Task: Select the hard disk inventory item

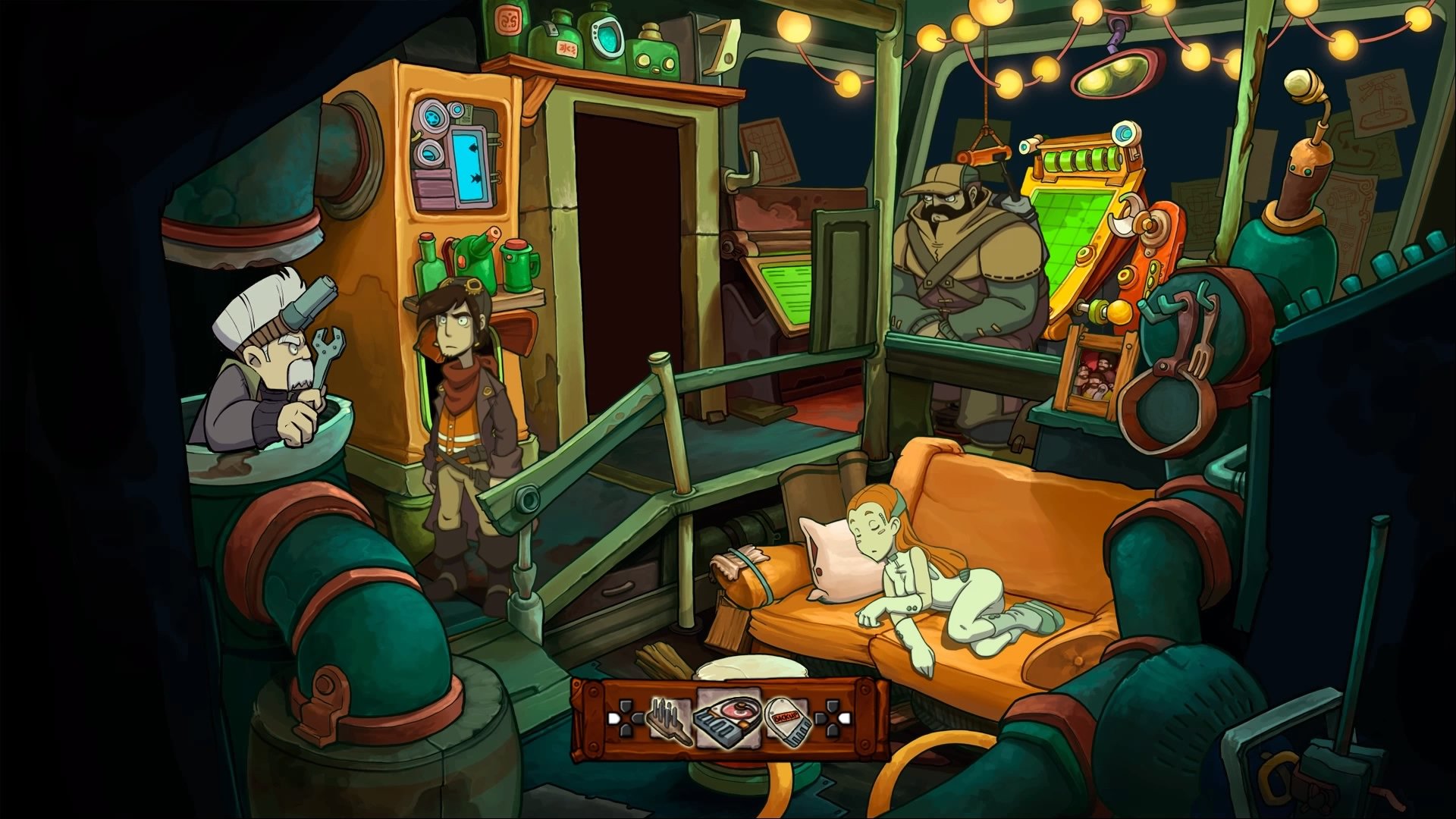Action: coord(728,717)
